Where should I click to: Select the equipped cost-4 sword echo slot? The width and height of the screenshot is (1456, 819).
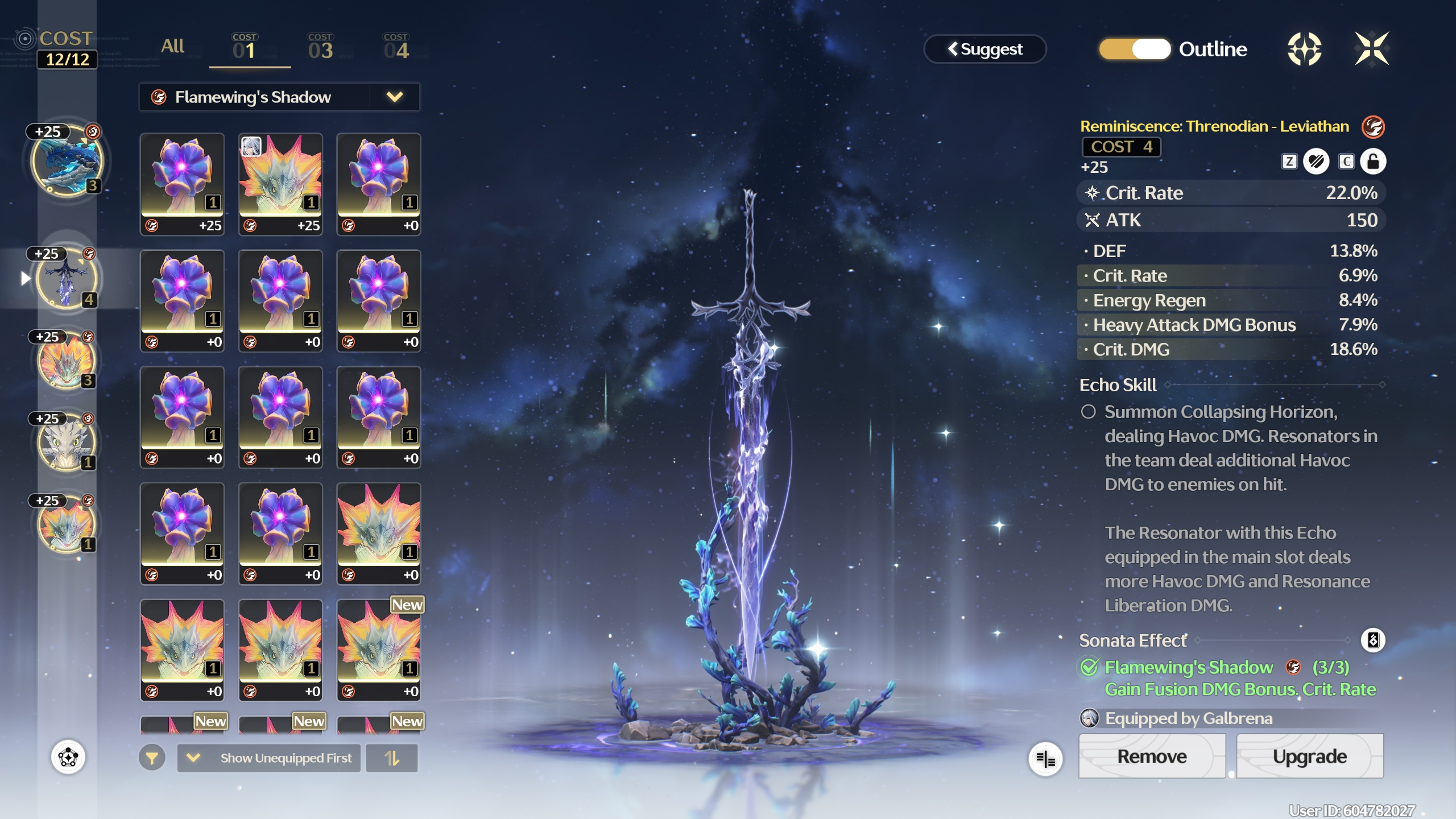click(67, 279)
